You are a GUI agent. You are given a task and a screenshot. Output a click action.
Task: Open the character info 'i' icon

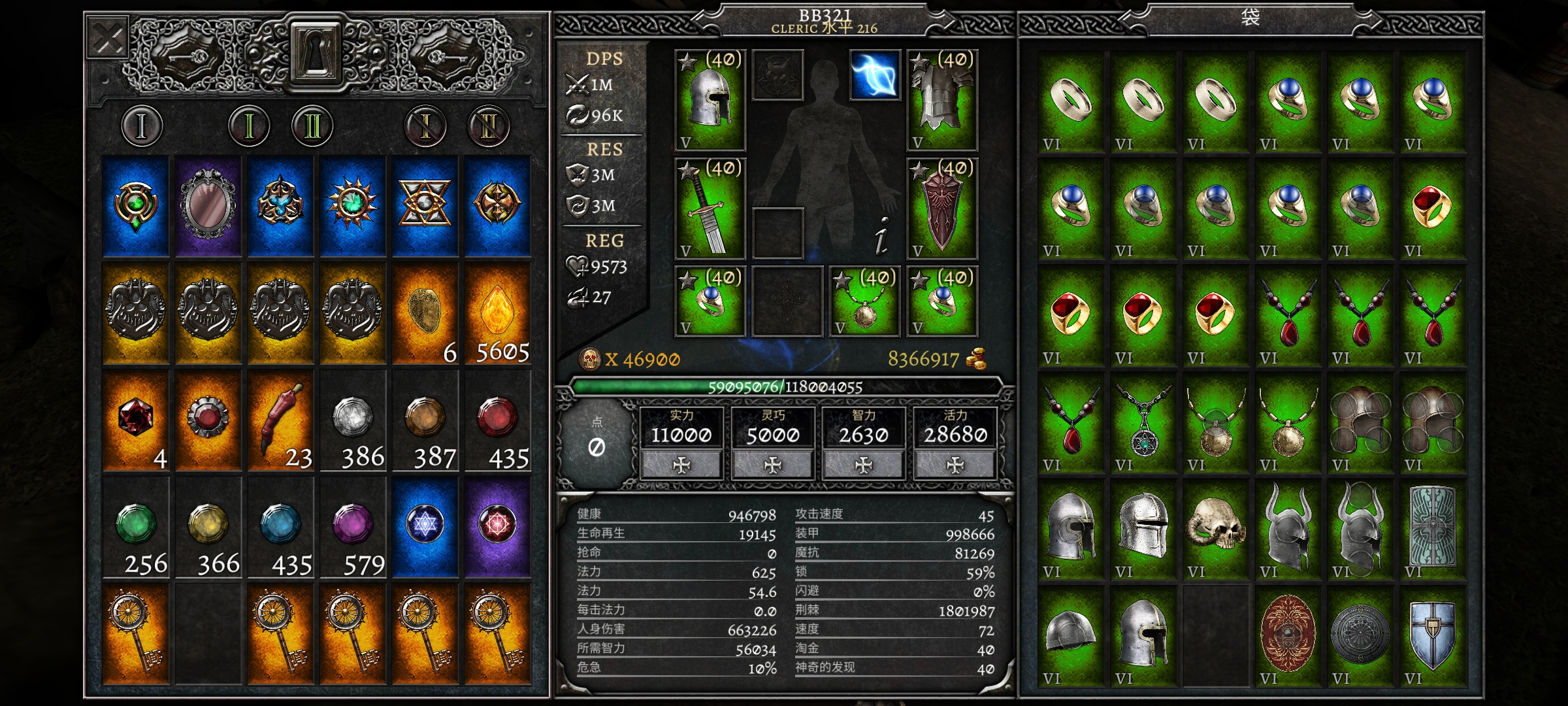(881, 235)
